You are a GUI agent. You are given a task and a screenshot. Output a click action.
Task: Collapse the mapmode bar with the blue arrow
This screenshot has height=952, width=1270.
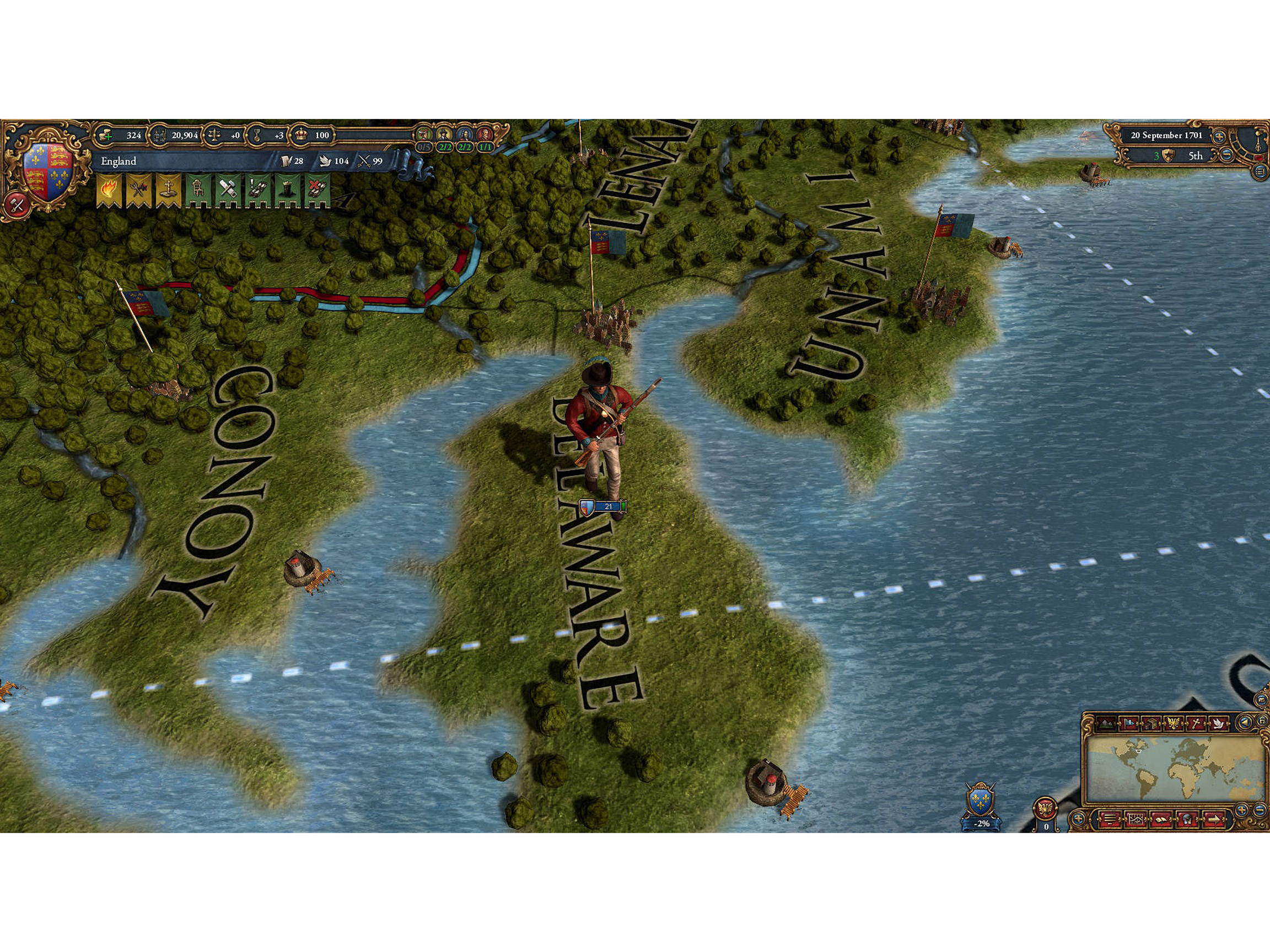pos(1245,722)
